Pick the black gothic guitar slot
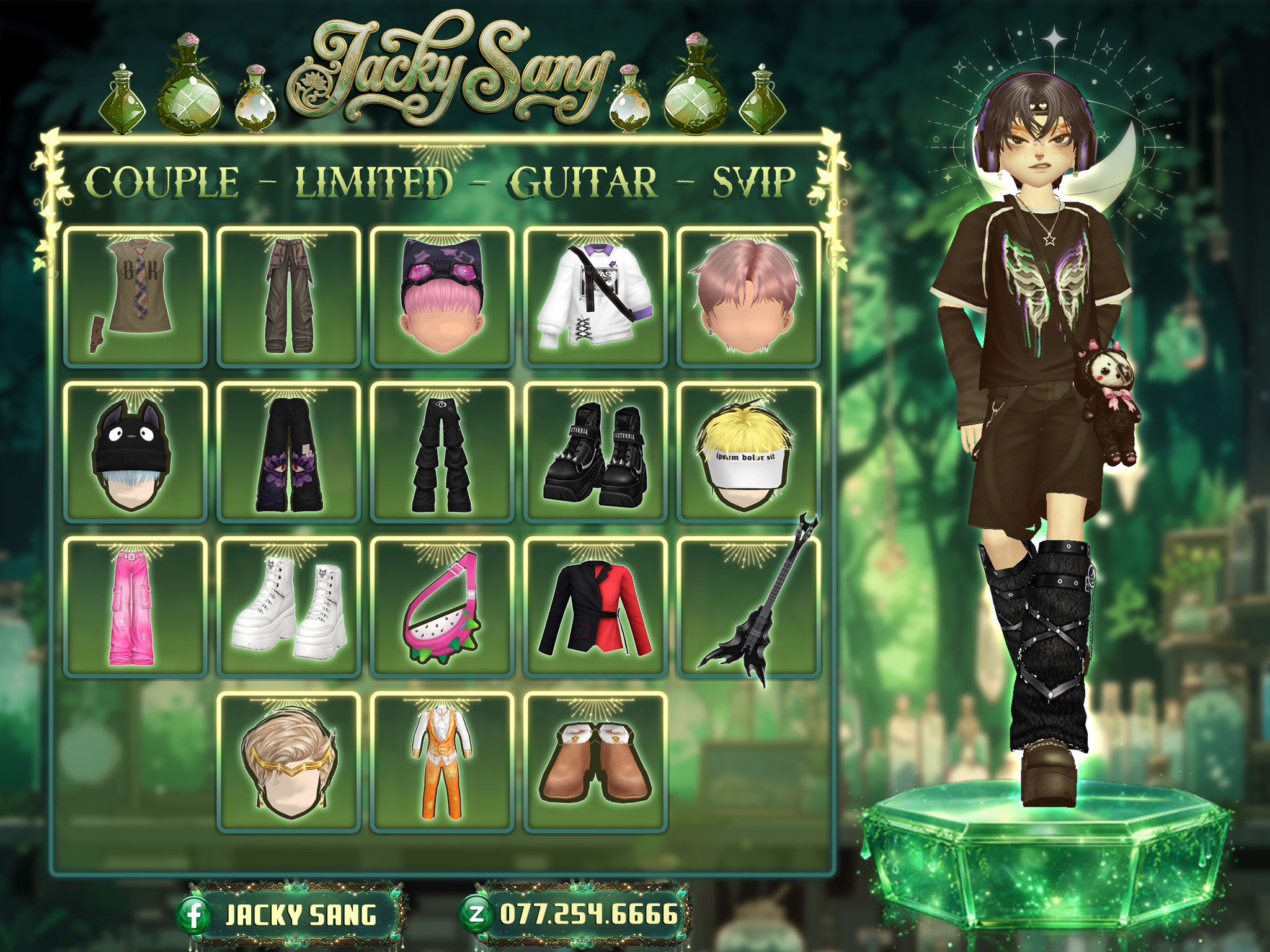The image size is (1270, 952). pyautogui.click(x=748, y=607)
